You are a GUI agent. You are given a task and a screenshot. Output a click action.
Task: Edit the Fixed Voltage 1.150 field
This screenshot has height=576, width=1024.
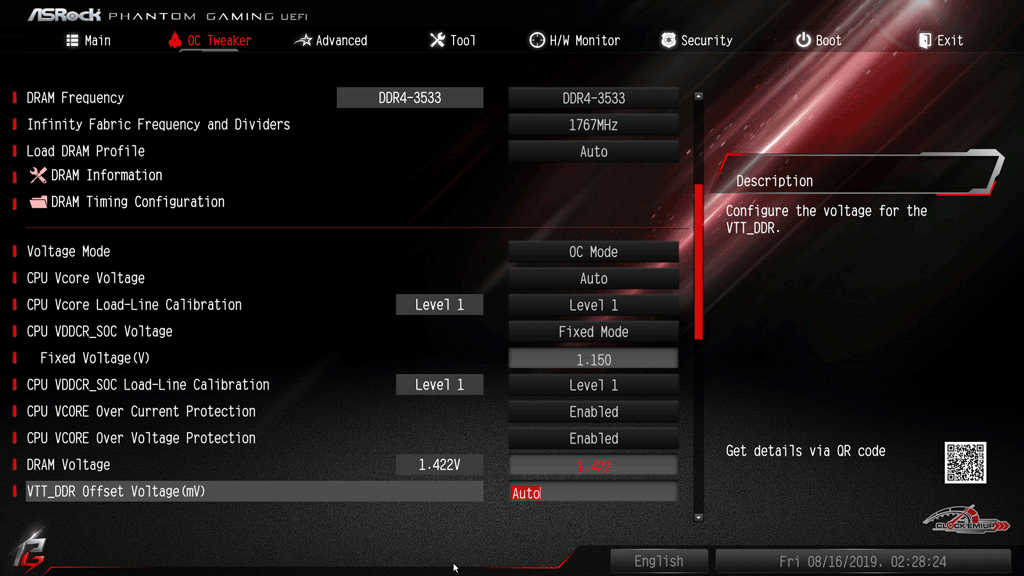(x=593, y=359)
